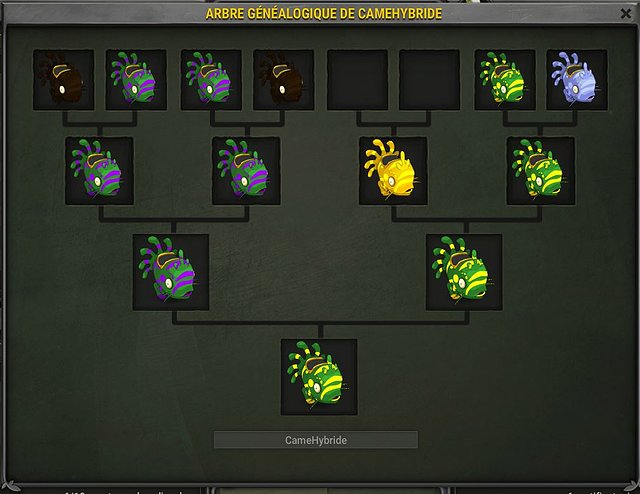Select the pale blue great-grandparent mount

577,80
